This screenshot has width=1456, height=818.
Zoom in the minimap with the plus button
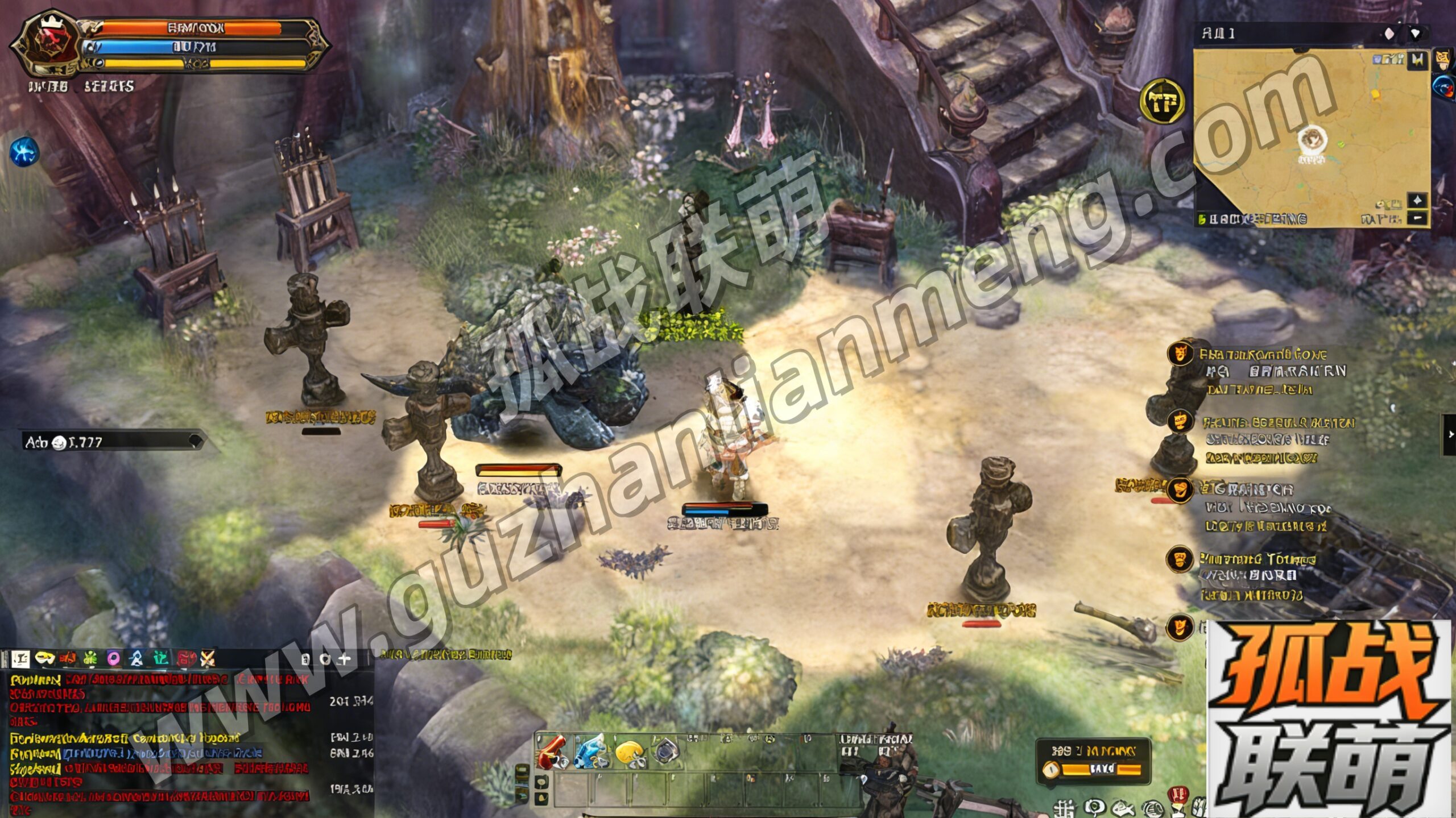tap(1417, 200)
